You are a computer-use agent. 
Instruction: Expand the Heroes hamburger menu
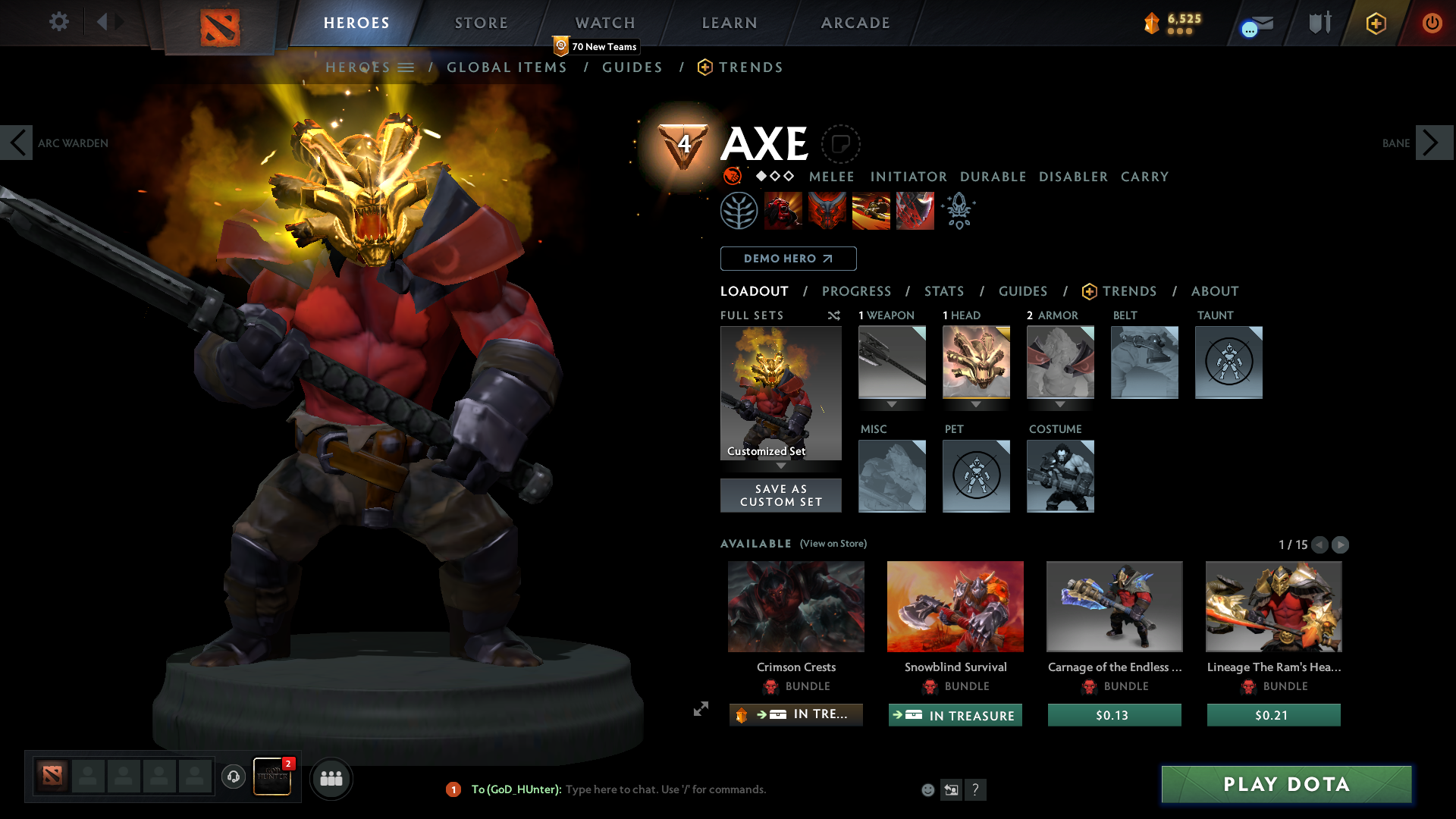pyautogui.click(x=406, y=67)
